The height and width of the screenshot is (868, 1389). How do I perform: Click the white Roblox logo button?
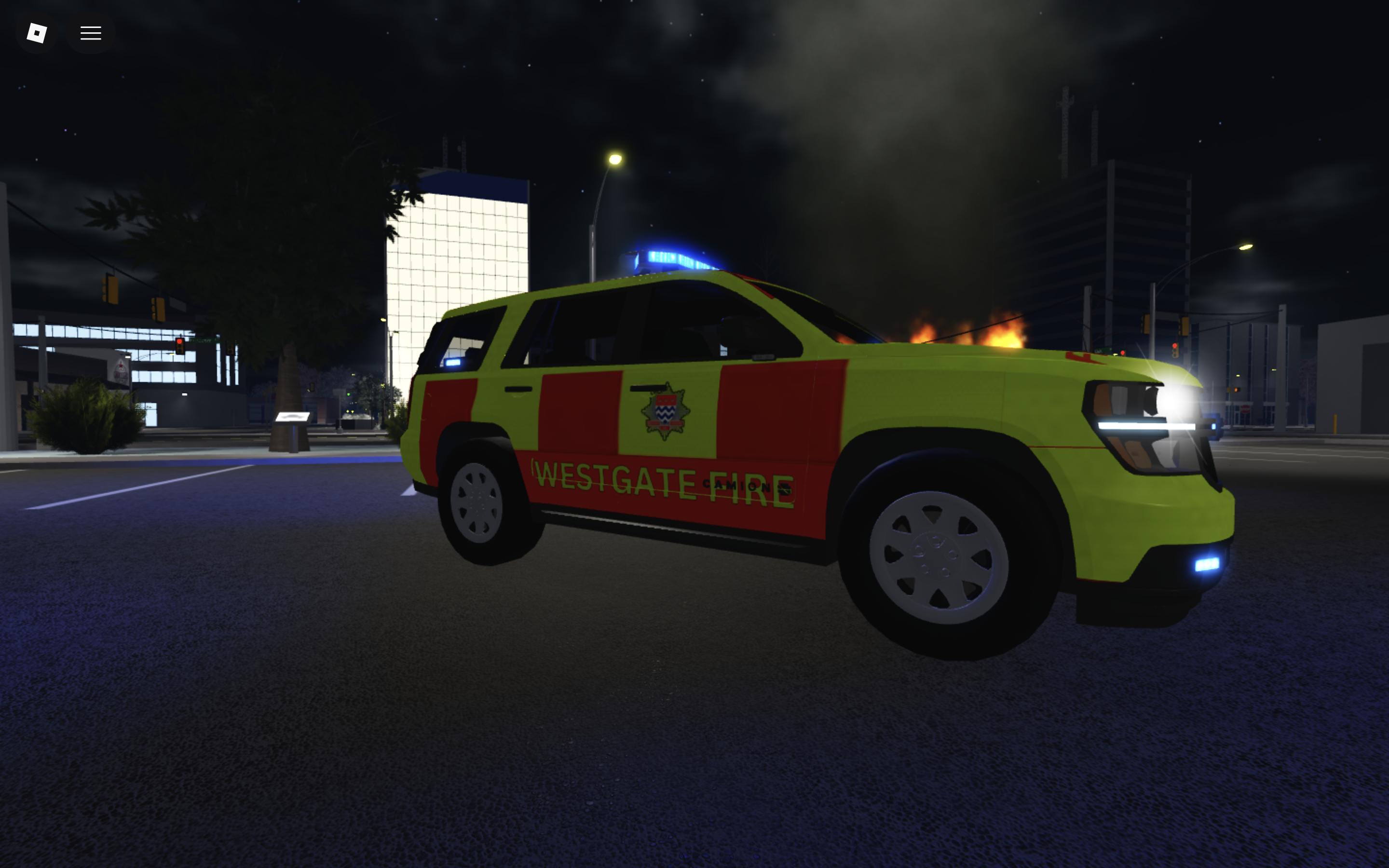(36, 33)
